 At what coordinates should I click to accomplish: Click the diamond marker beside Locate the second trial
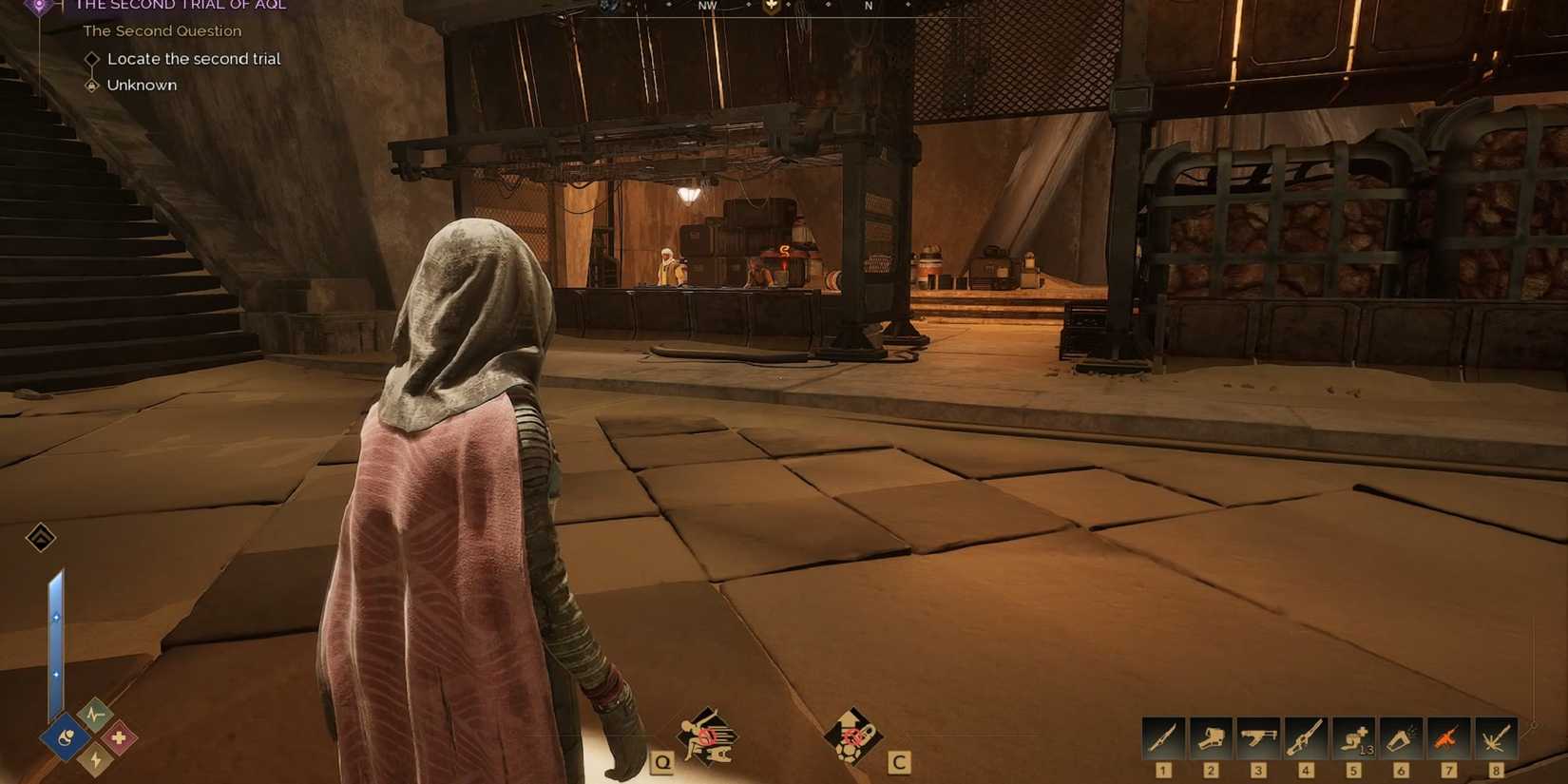point(92,59)
